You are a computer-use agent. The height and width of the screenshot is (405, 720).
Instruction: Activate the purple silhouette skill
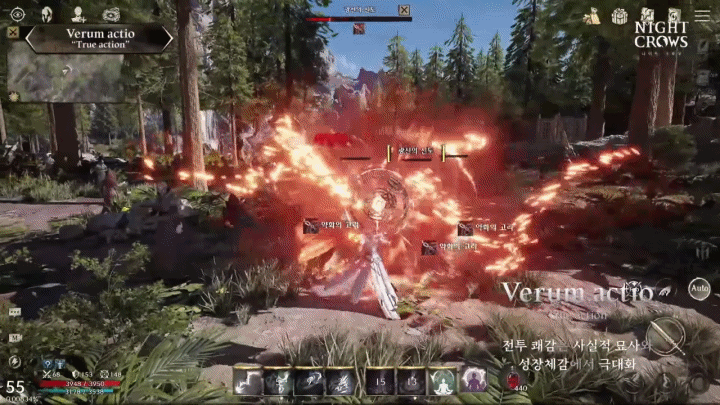[473, 380]
